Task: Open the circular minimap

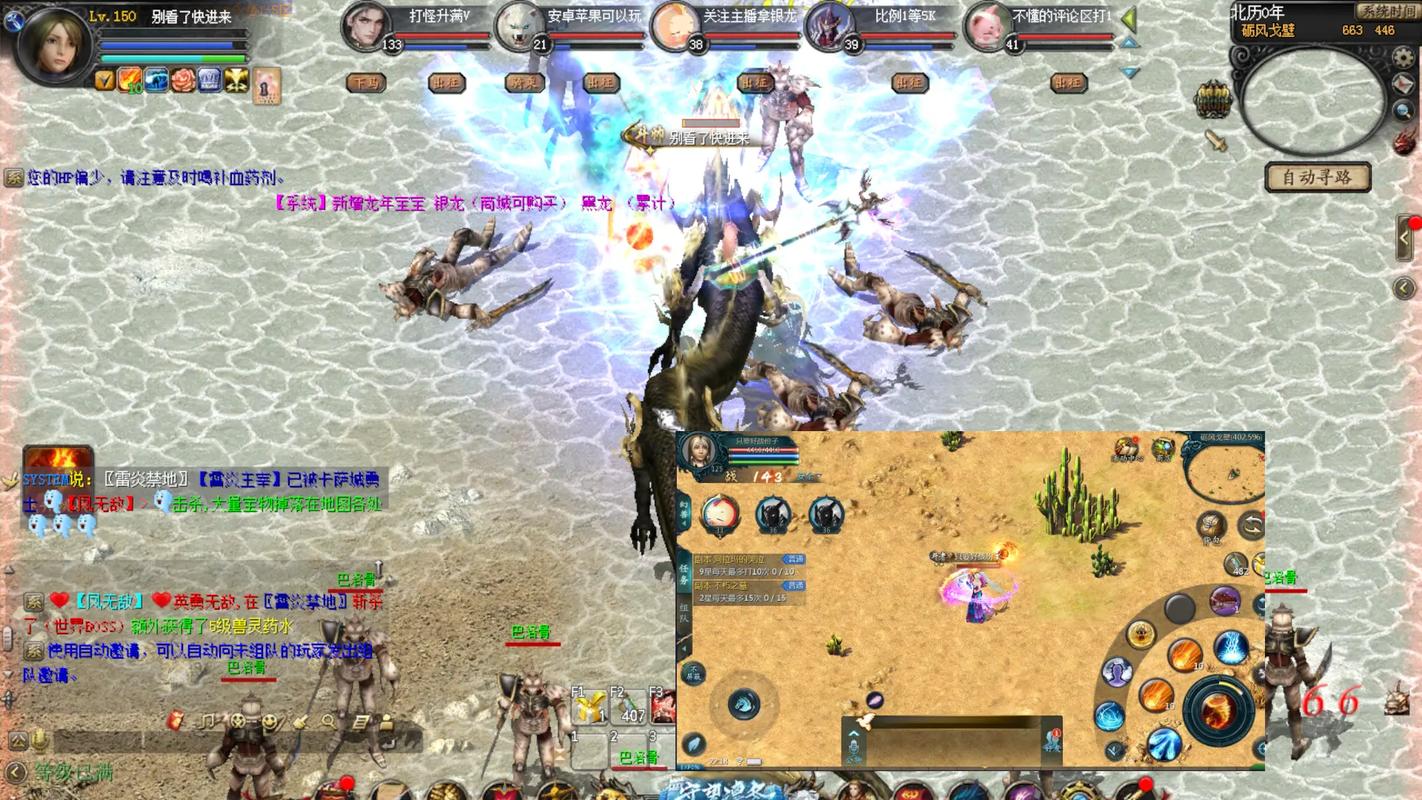Action: click(1314, 101)
